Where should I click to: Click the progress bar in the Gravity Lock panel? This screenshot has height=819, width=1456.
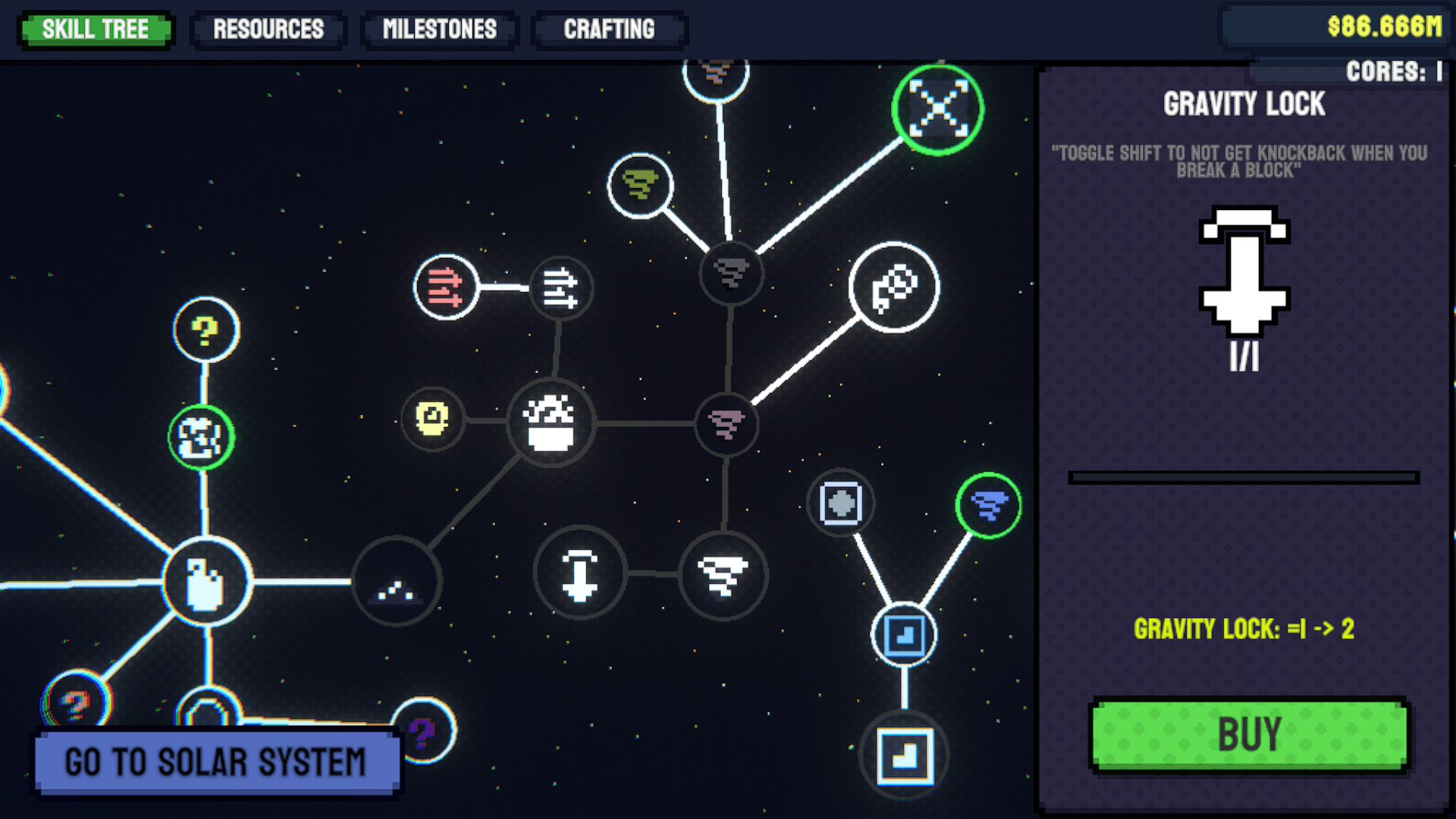[1244, 475]
